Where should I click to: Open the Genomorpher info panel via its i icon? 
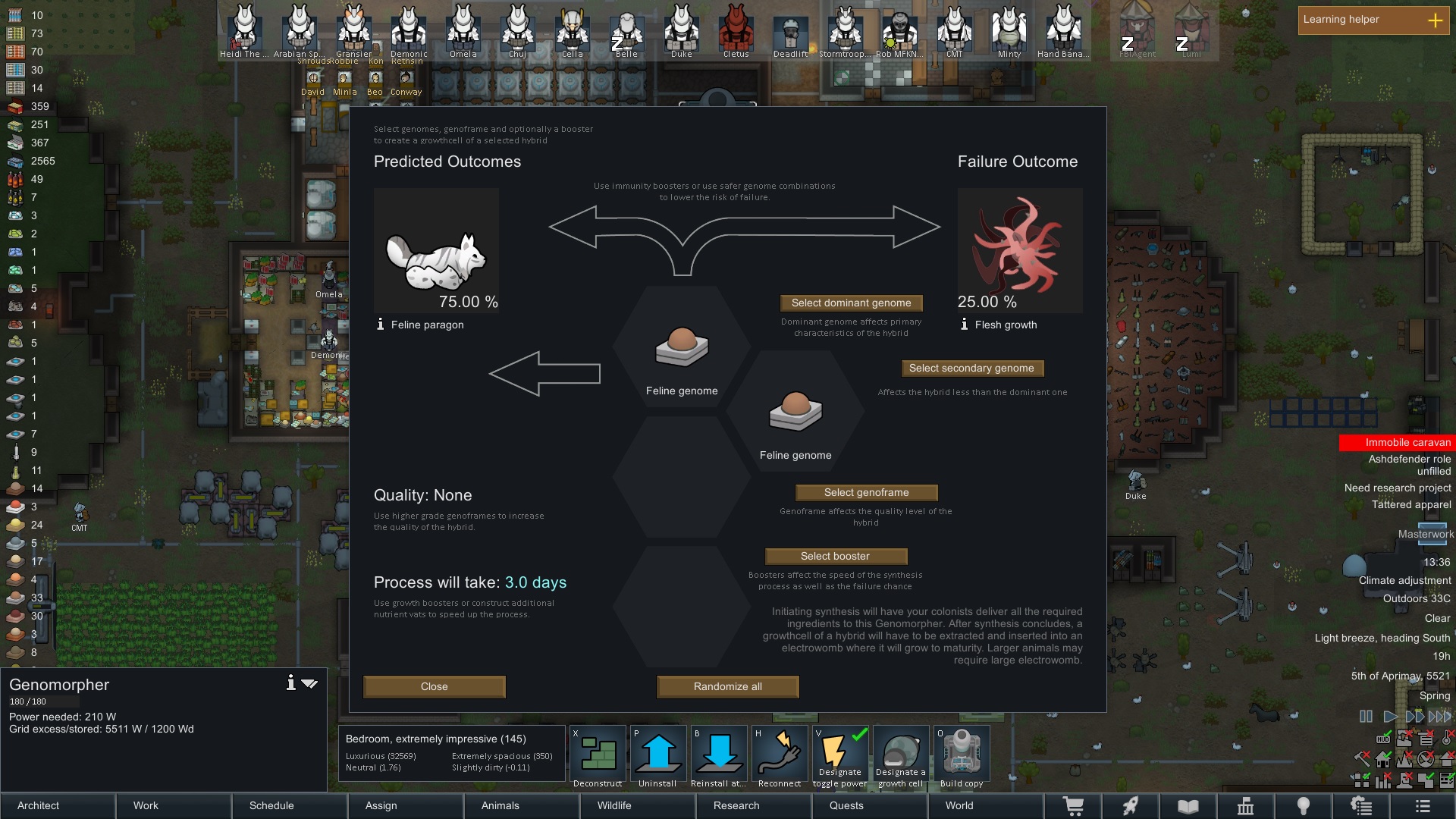coord(290,682)
